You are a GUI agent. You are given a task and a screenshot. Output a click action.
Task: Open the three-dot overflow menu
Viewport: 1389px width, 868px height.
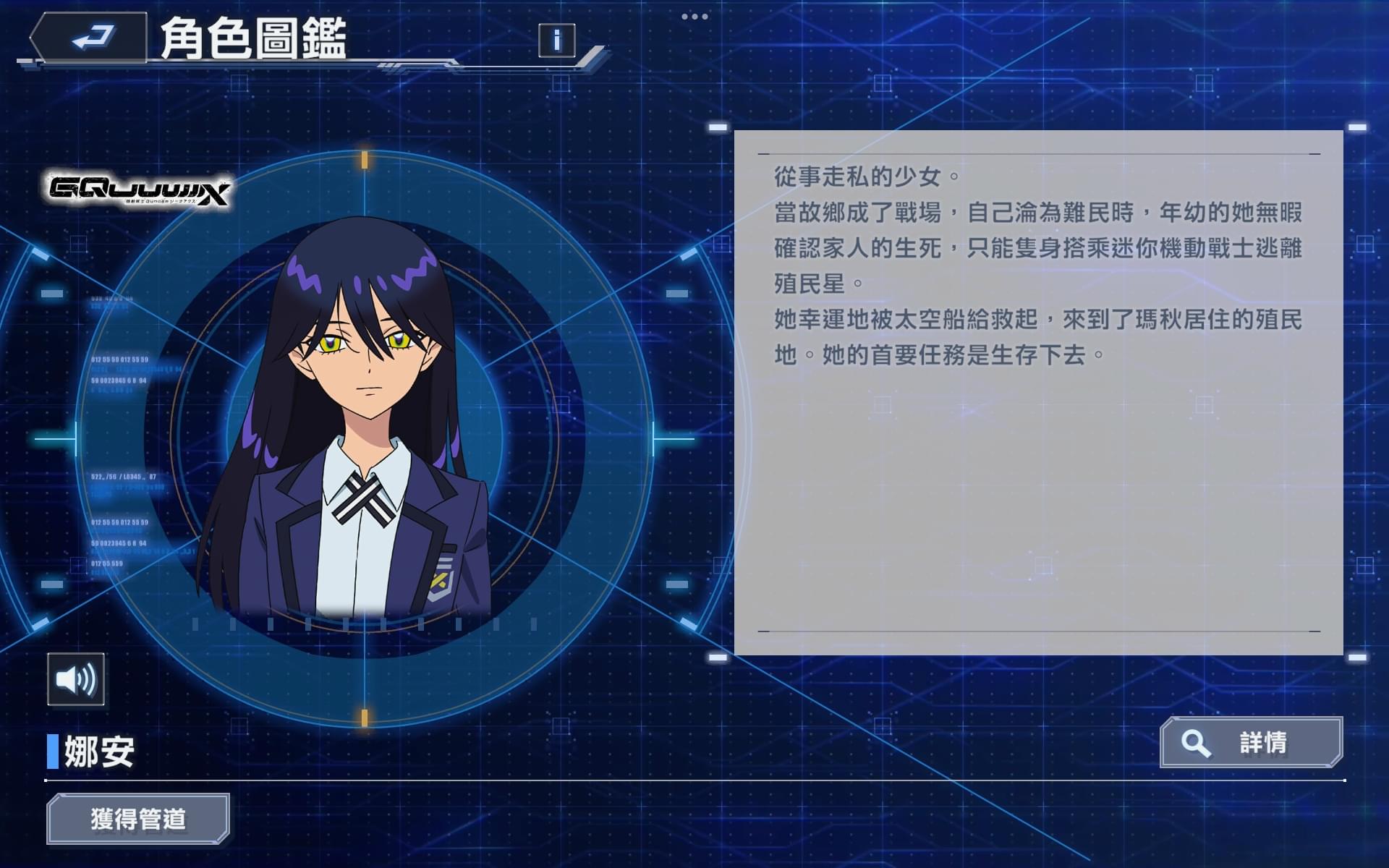(694, 17)
